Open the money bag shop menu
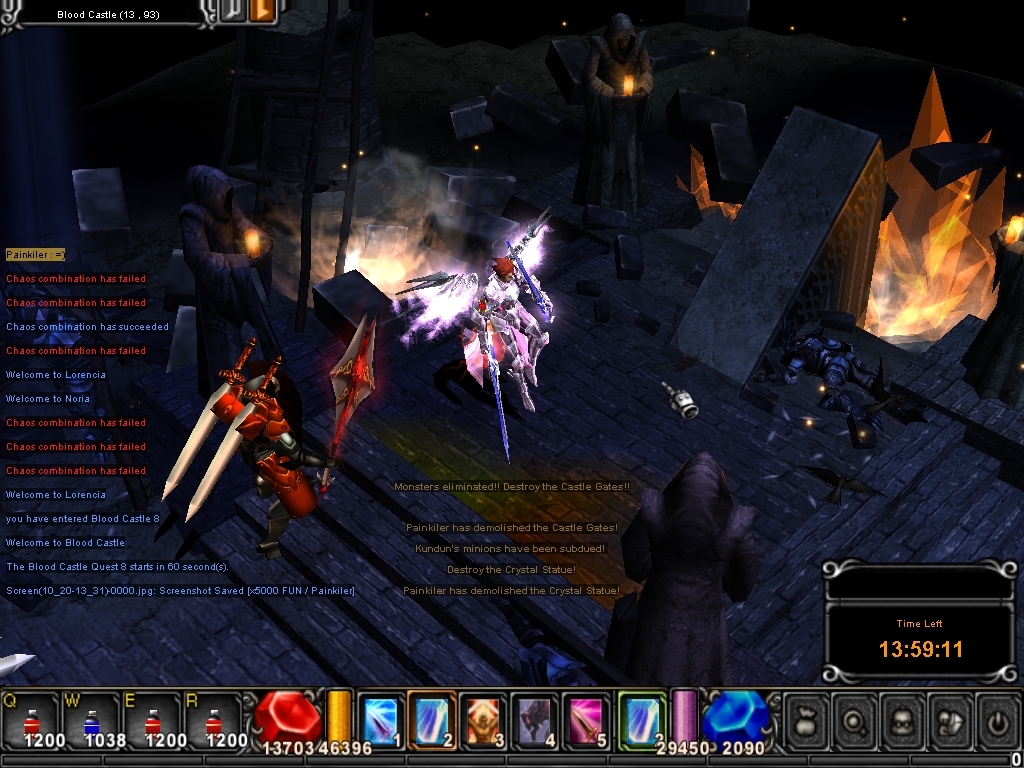1024x768 pixels. (806, 718)
